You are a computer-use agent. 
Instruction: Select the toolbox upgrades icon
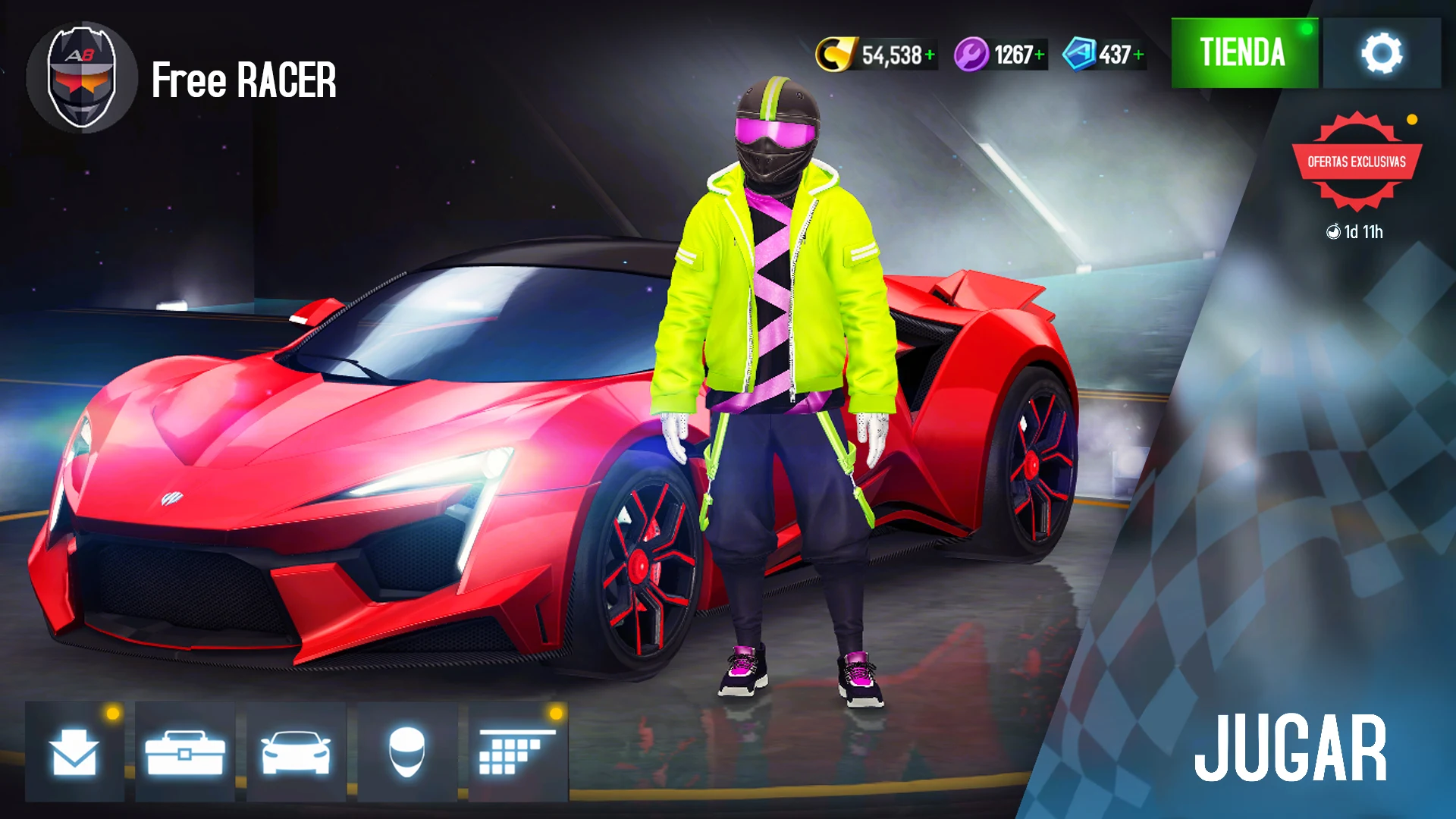184,752
